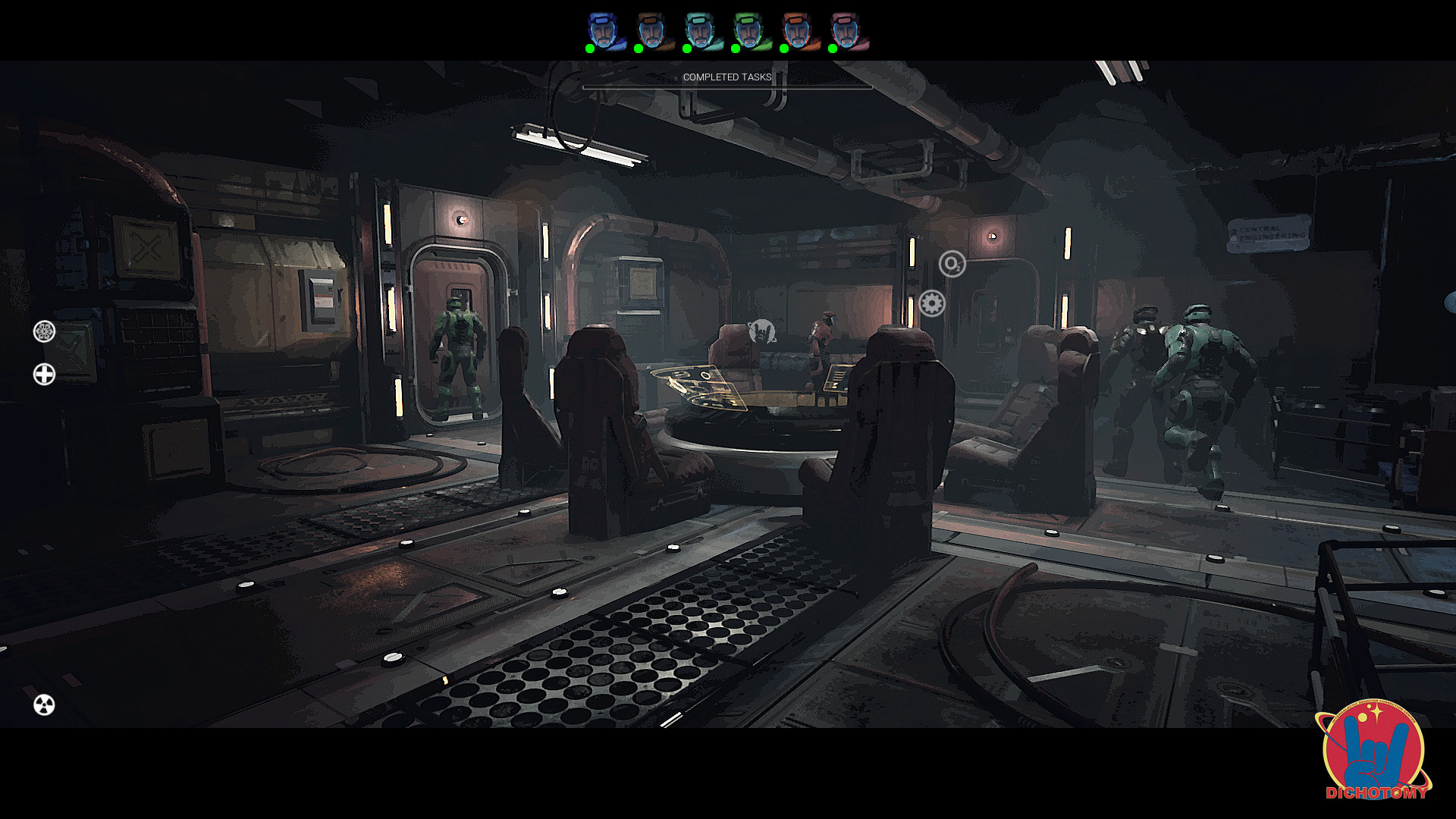
Task: Select the medical cross icon on the left wall
Action: coord(45,372)
